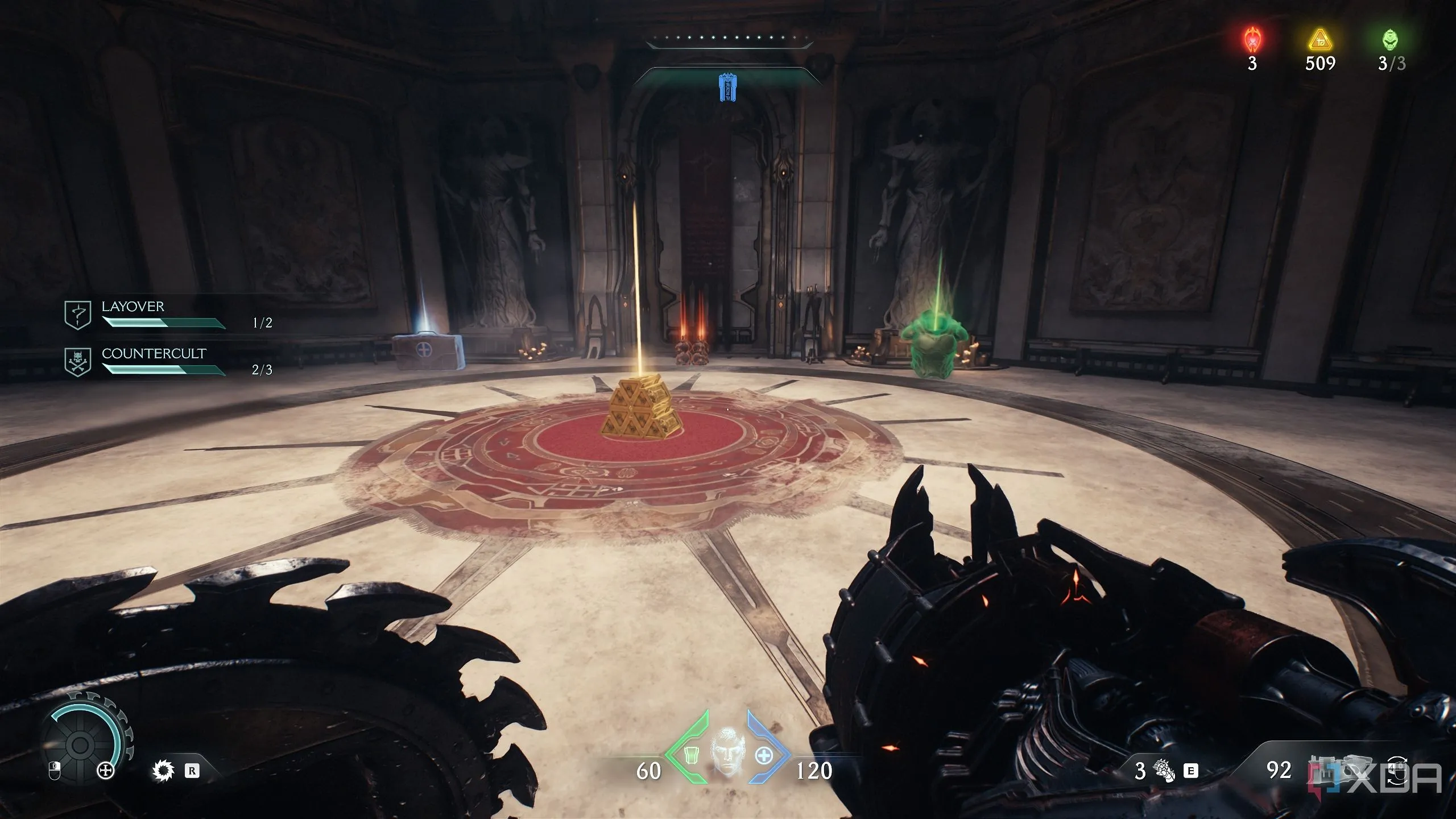This screenshot has height=819, width=1456.
Task: Click the blue health cross icon
Action: (x=764, y=756)
